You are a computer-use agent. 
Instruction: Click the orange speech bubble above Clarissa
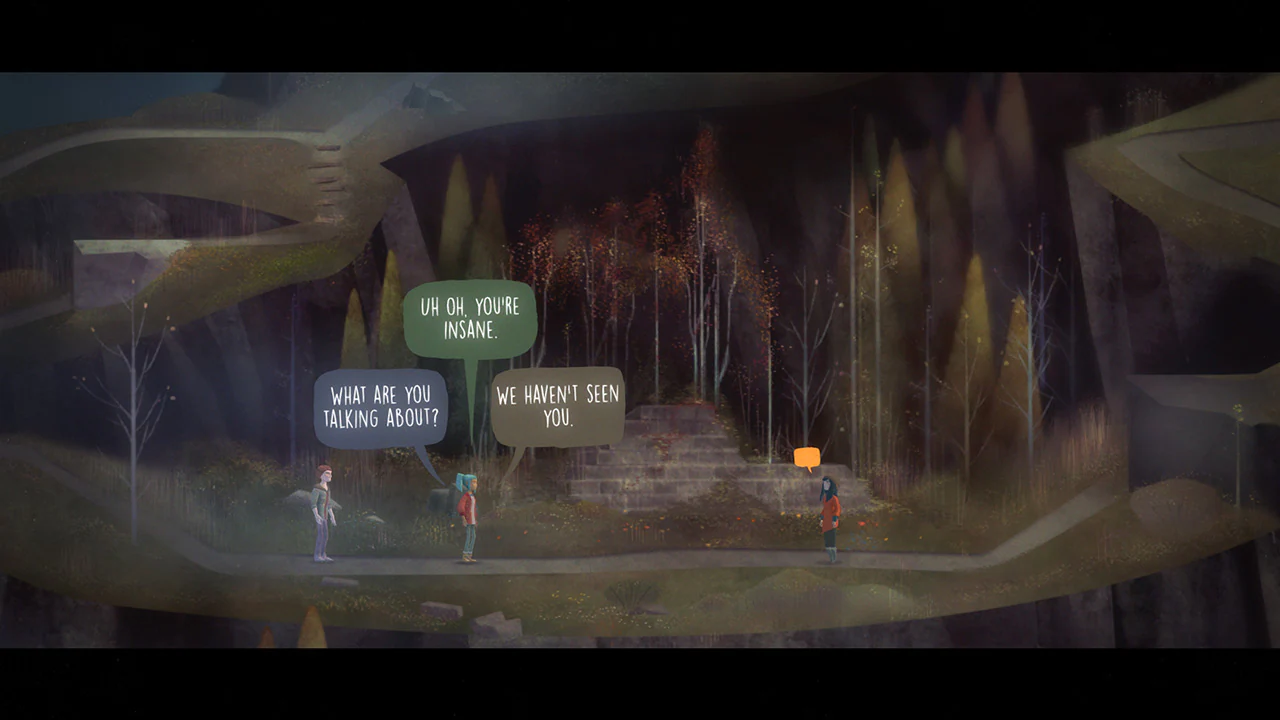tap(805, 456)
